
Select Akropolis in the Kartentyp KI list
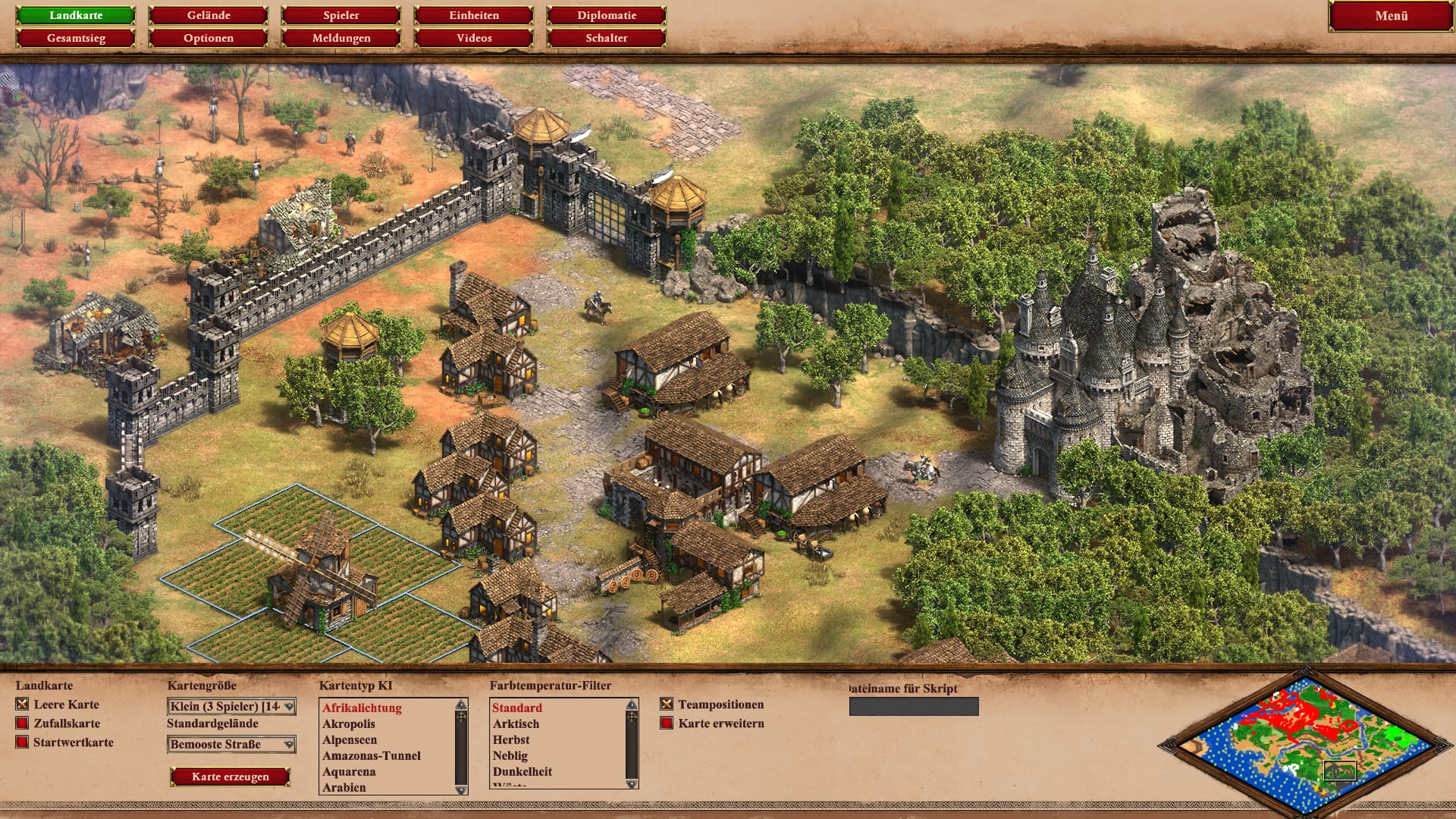pos(349,724)
